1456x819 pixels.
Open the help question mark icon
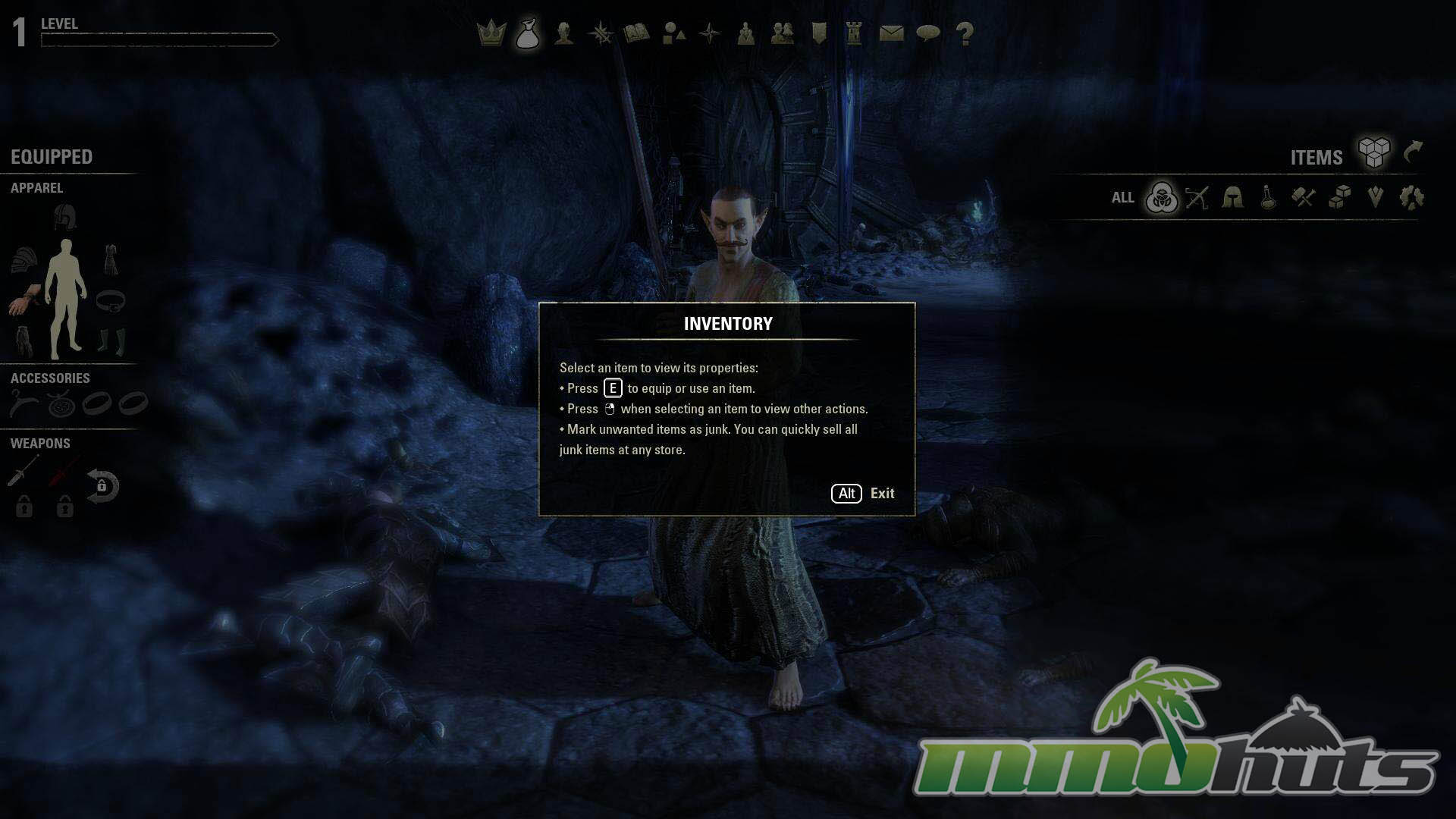click(x=965, y=33)
